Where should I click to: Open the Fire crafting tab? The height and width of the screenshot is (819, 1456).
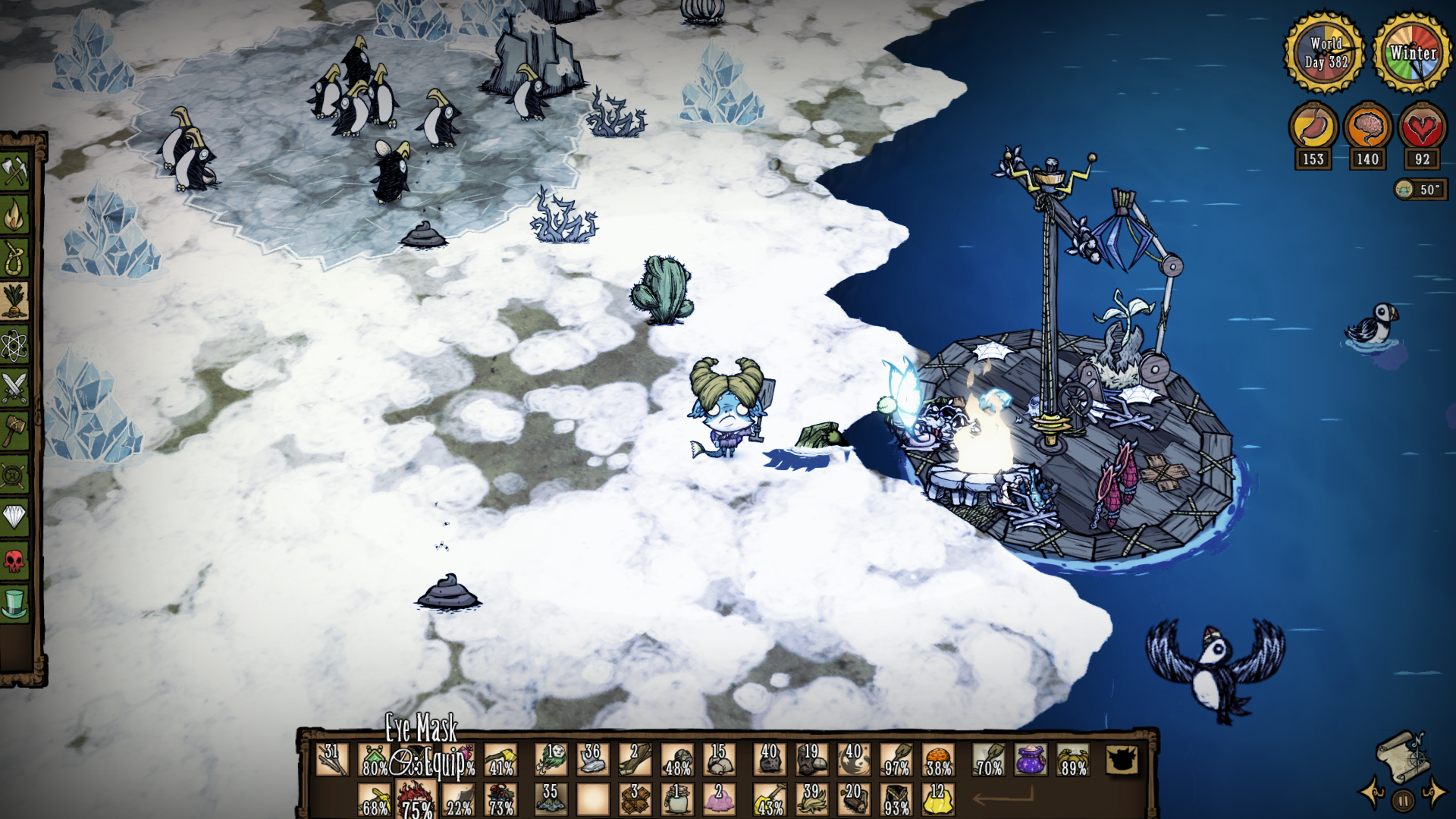point(14,215)
